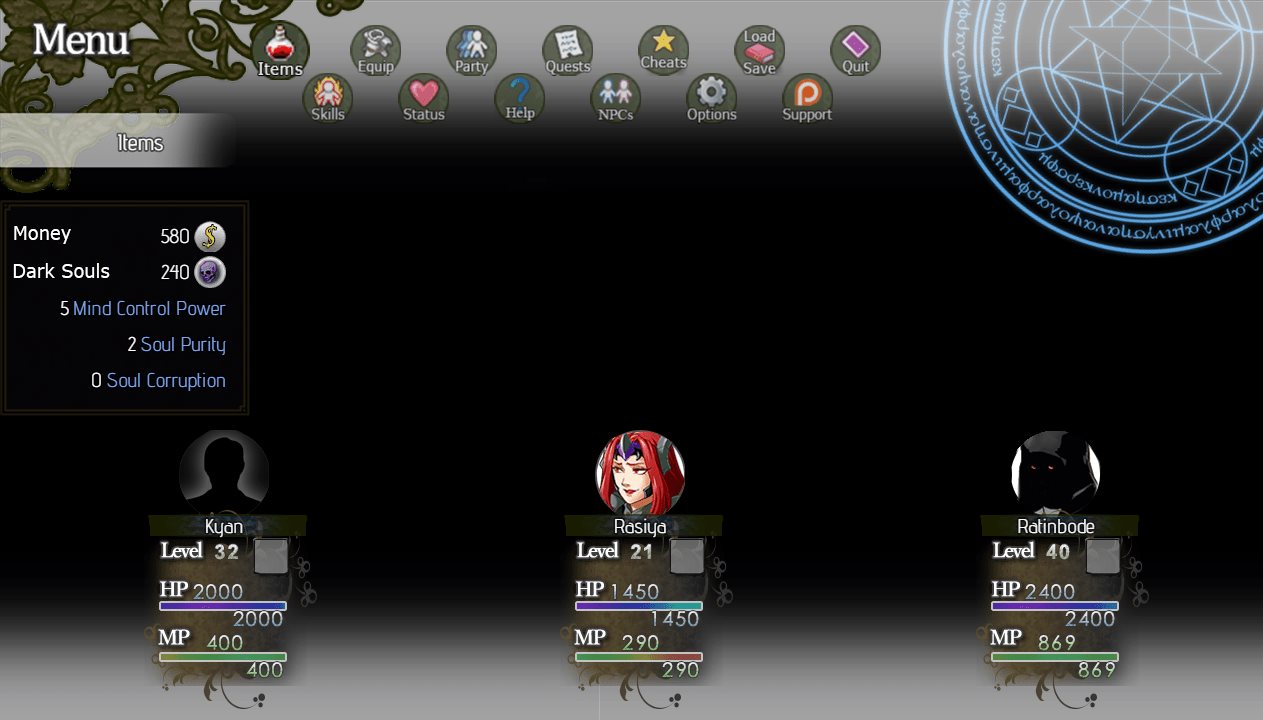Open the Help menu
The height and width of the screenshot is (720, 1263).
tap(519, 98)
